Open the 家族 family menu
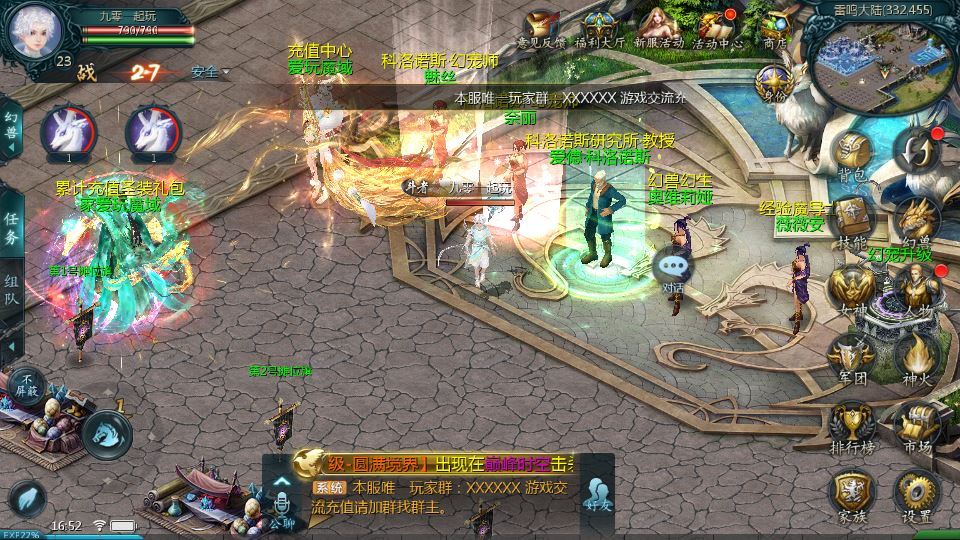The width and height of the screenshot is (960, 540). point(852,495)
